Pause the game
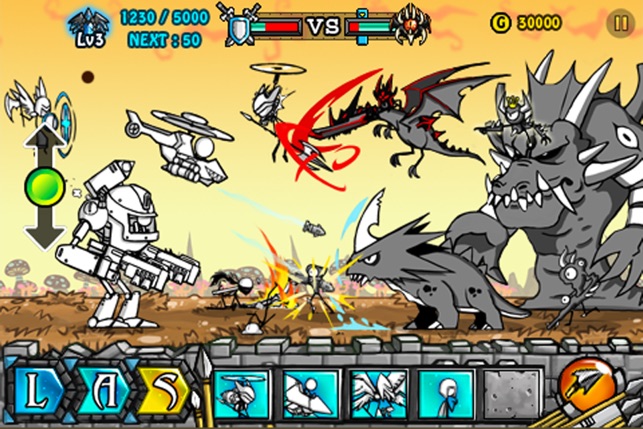The image size is (643, 429). coord(619,21)
